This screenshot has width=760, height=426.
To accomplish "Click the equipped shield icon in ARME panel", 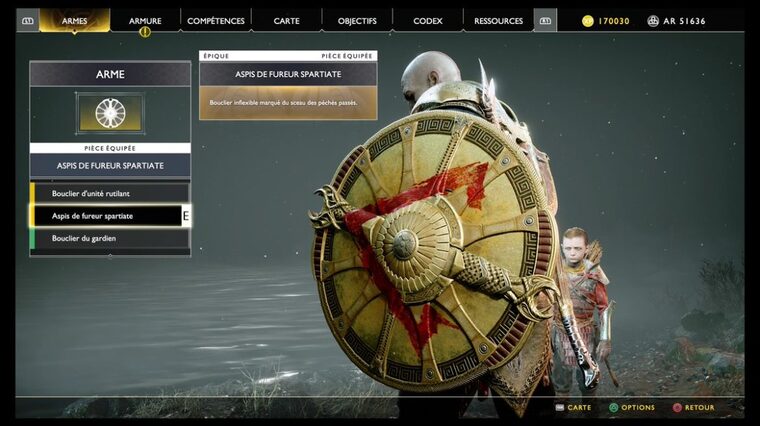I will click(x=110, y=113).
